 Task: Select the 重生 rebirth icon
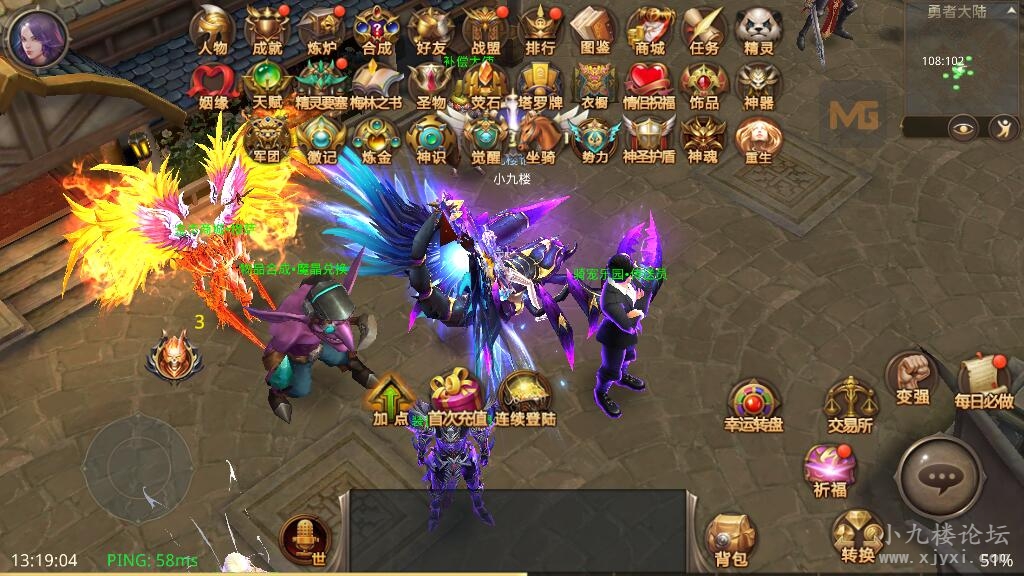pyautogui.click(x=758, y=136)
